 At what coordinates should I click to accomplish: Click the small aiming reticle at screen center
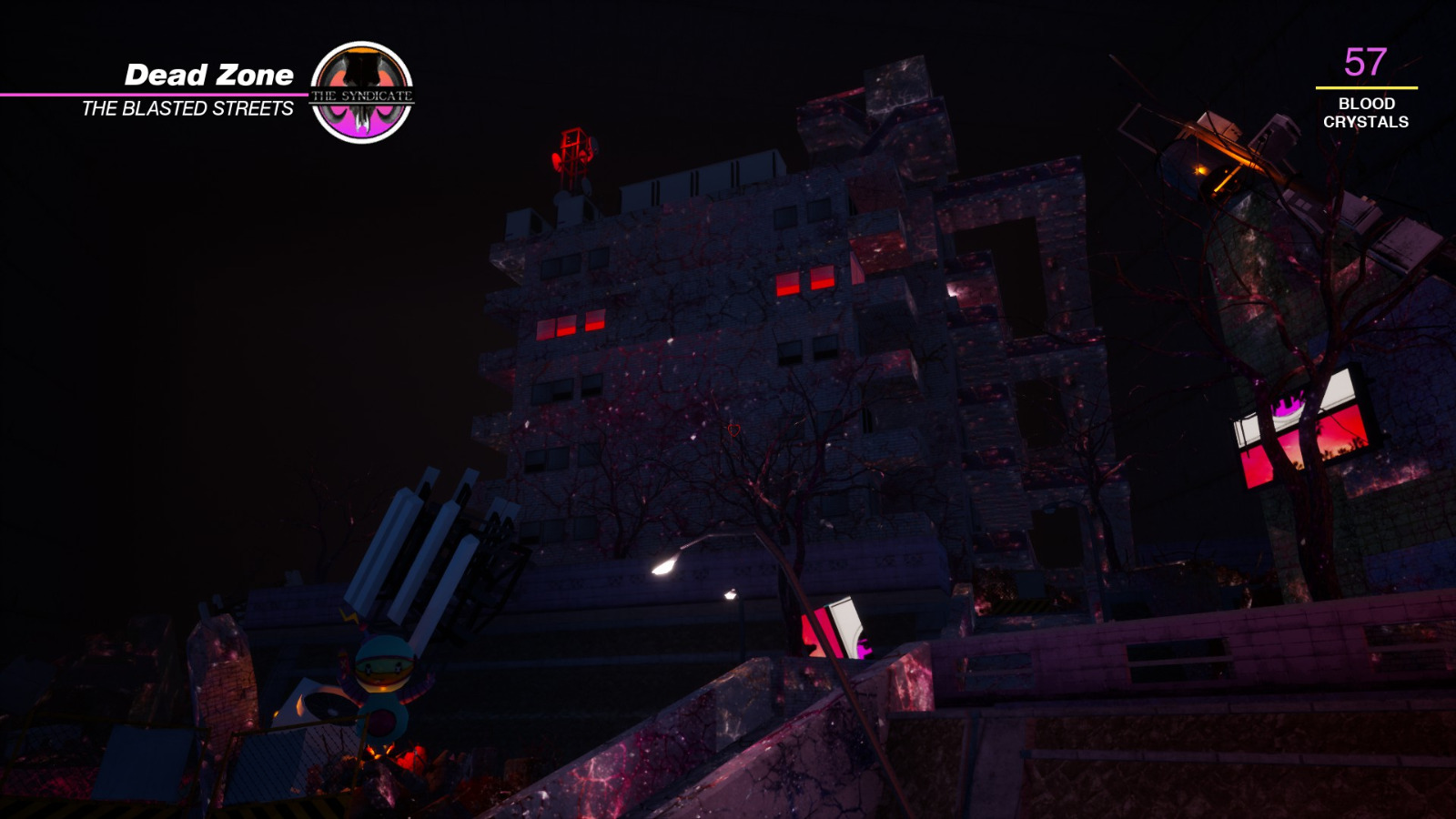point(733,430)
